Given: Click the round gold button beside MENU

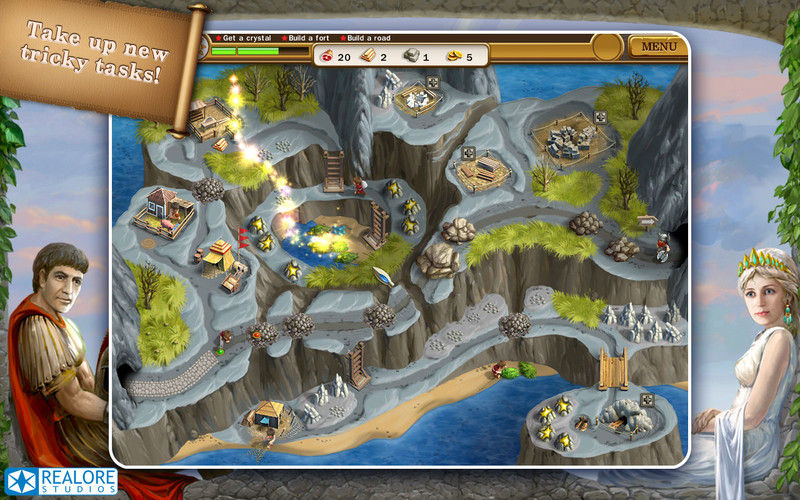Looking at the screenshot, I should click(x=606, y=46).
